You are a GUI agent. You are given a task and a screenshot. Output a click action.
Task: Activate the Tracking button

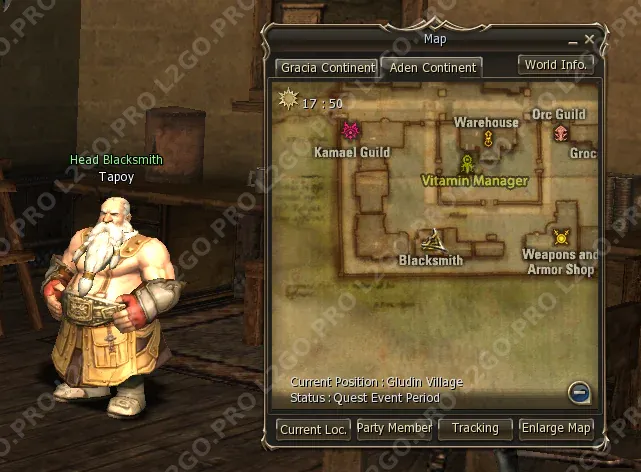475,428
